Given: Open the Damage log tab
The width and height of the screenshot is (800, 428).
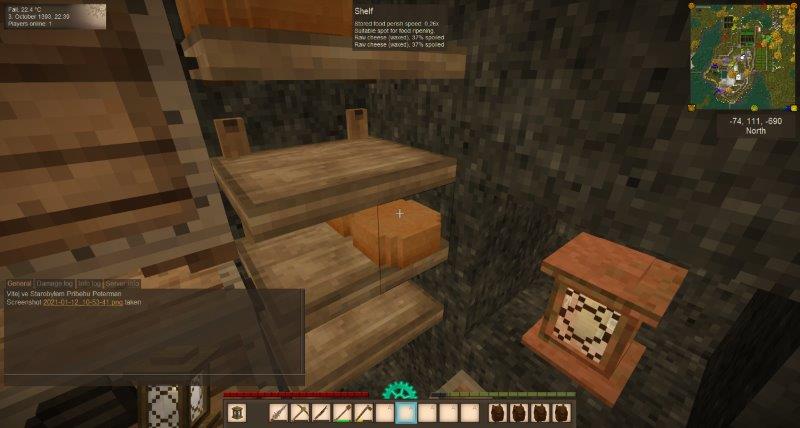Looking at the screenshot, I should pos(56,284).
